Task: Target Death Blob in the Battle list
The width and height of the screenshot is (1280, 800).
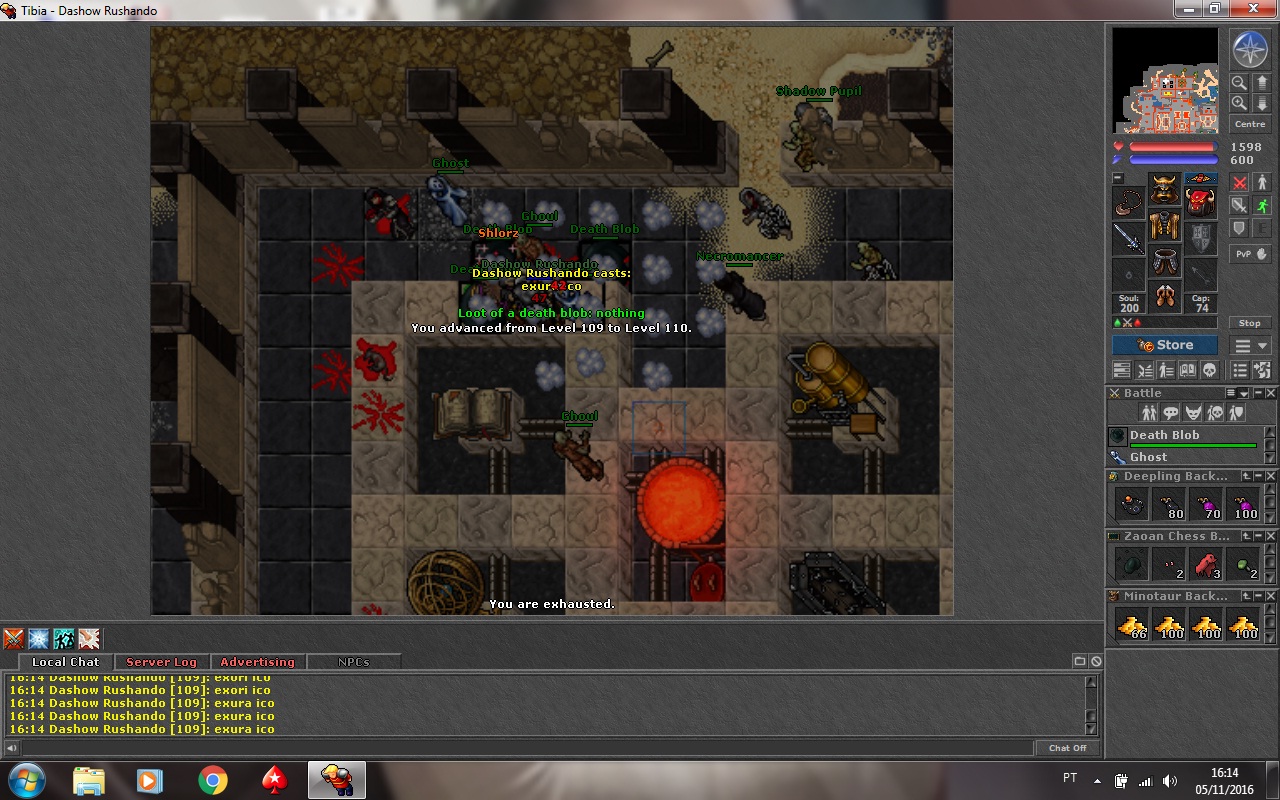Action: pos(1165,436)
